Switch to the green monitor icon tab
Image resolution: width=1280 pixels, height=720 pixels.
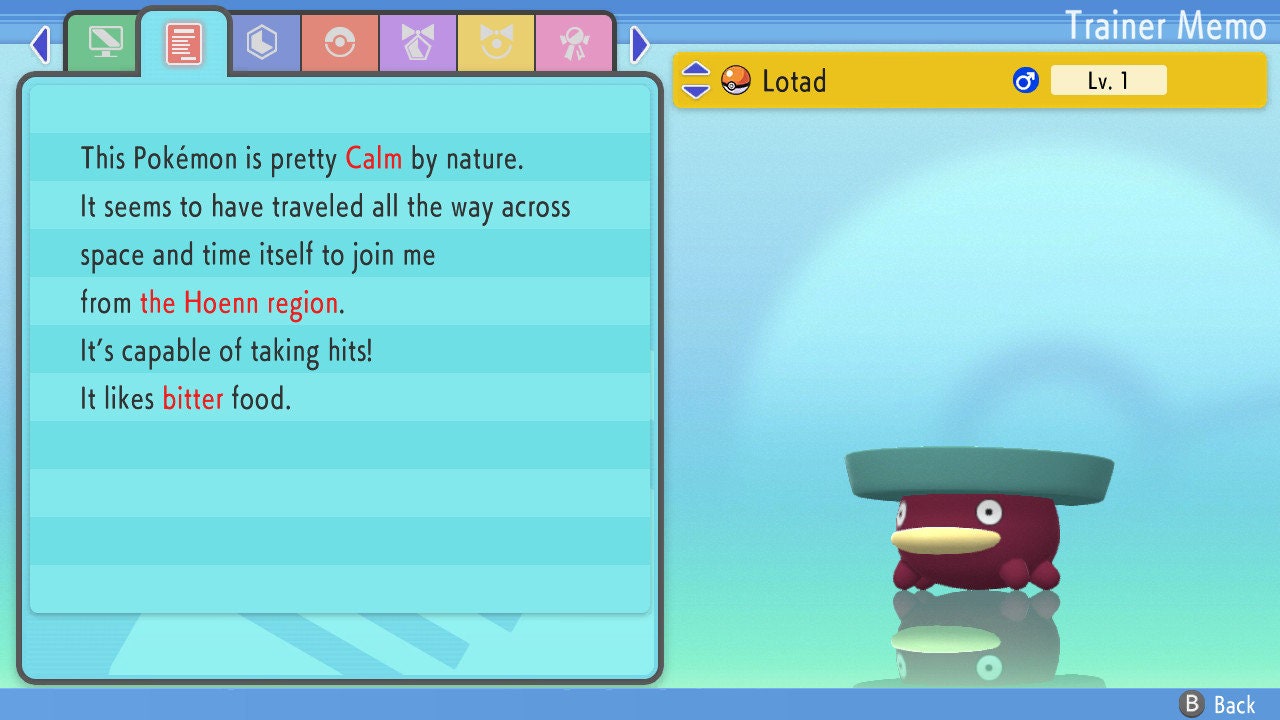click(105, 43)
